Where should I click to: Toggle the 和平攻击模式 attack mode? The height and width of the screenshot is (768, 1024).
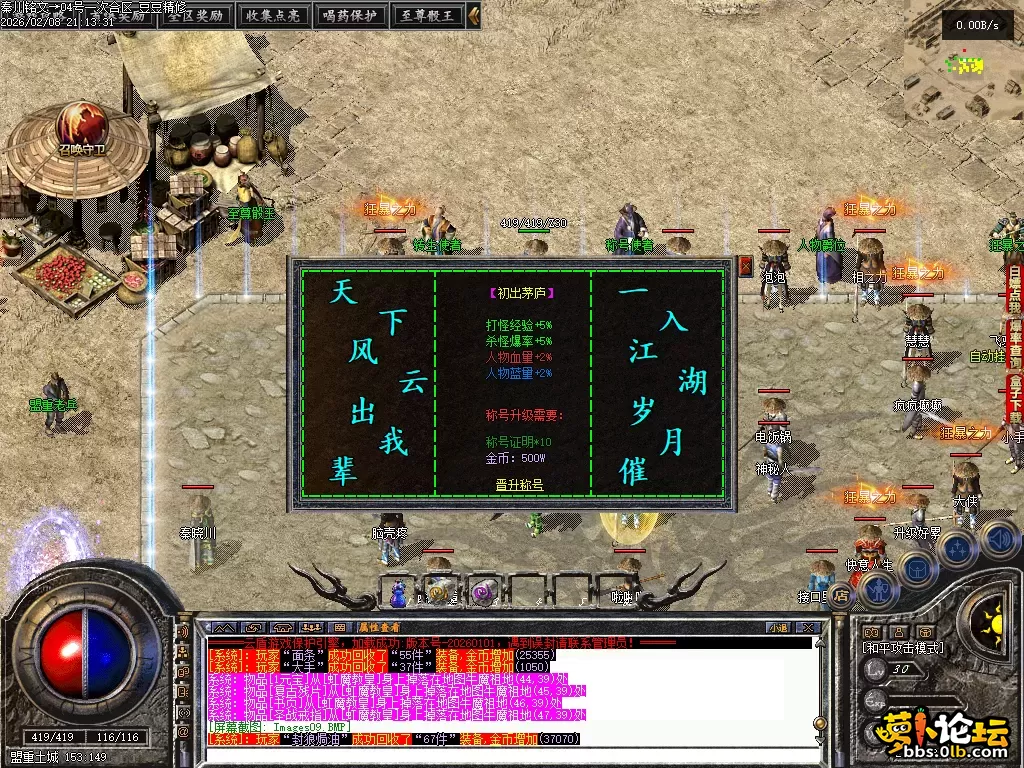click(902, 648)
